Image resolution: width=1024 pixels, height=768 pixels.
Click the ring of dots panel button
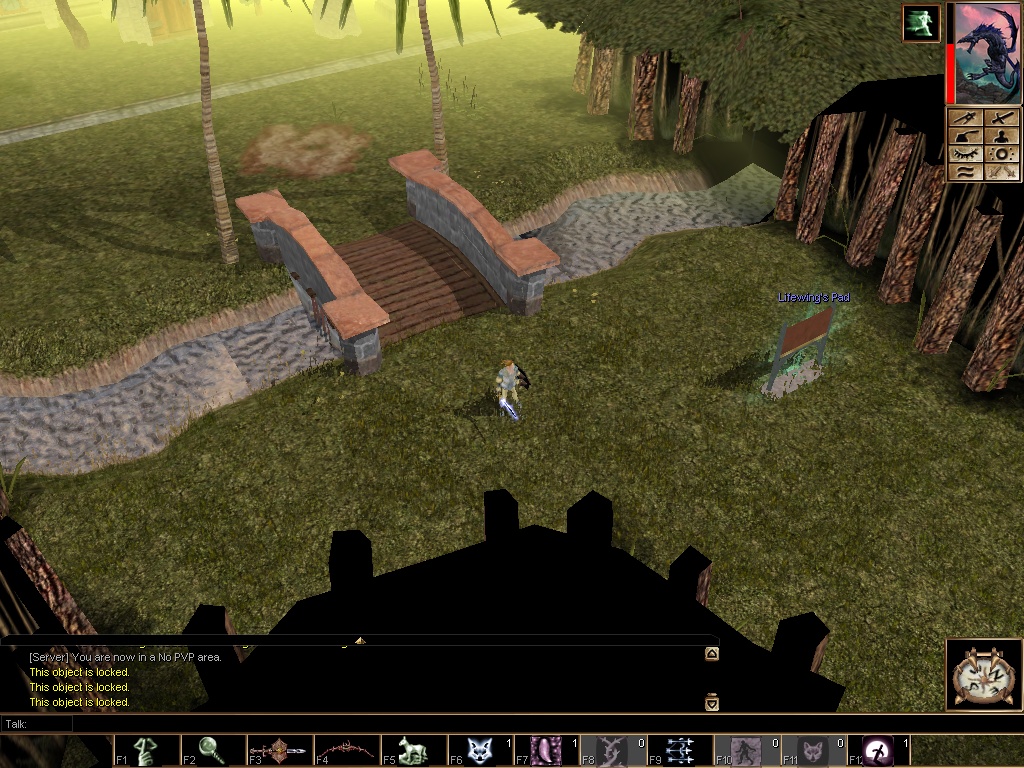(1002, 154)
